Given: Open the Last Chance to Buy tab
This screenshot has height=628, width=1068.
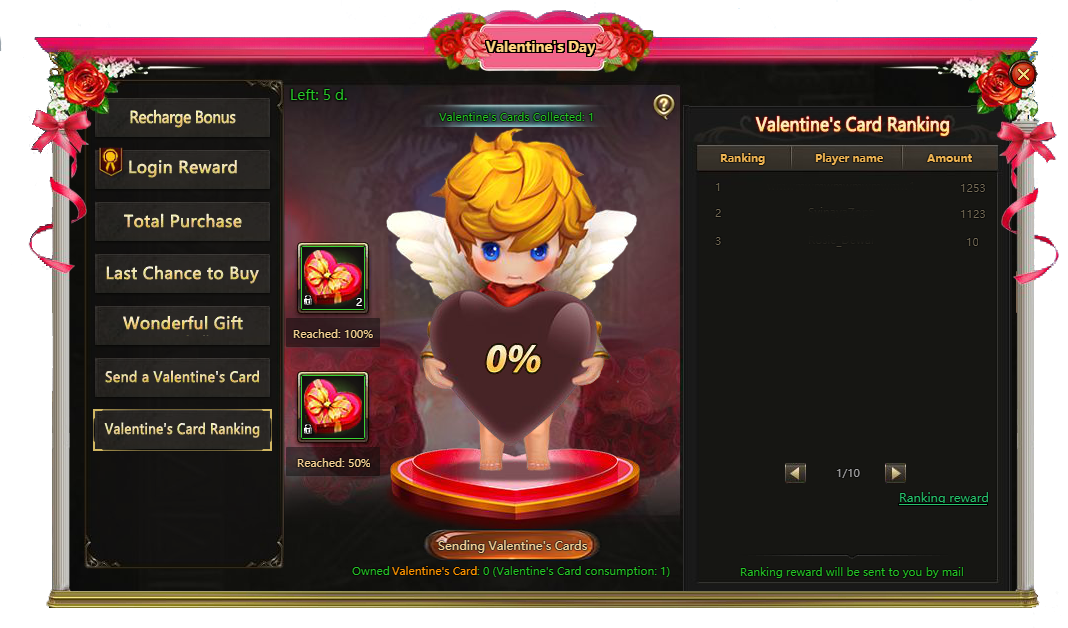Looking at the screenshot, I should coord(182,273).
